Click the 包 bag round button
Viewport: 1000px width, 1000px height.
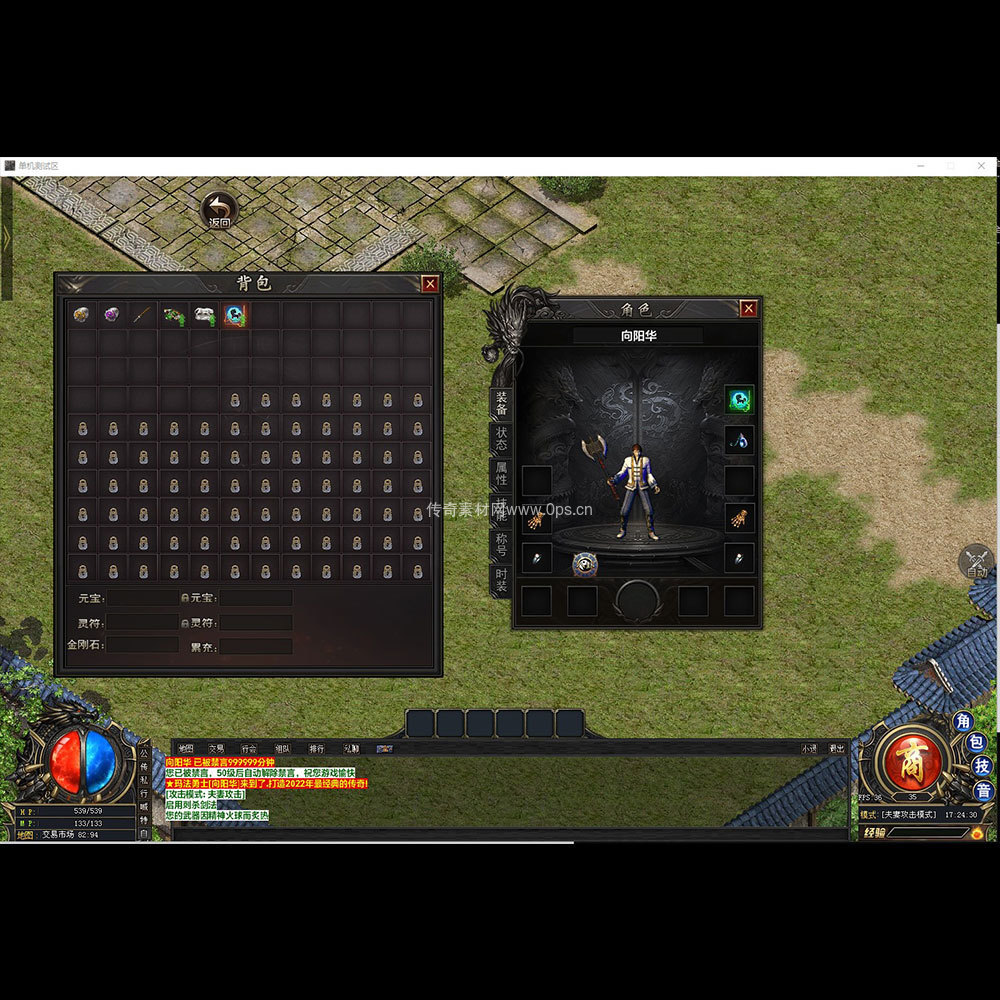[x=978, y=743]
